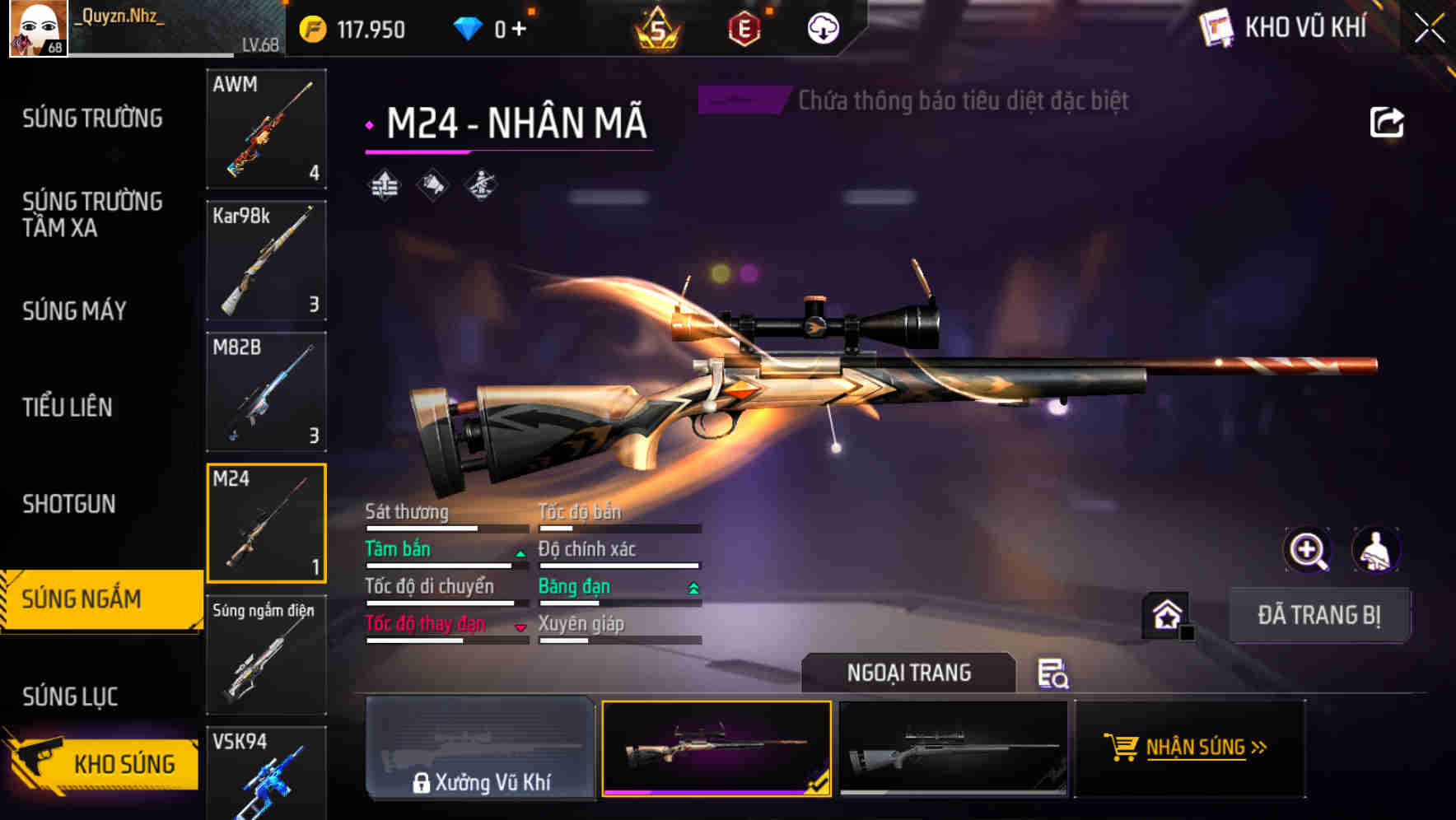Image resolution: width=1456 pixels, height=820 pixels.
Task: Click the megaphone attribute icon below the weapon name
Action: (431, 186)
